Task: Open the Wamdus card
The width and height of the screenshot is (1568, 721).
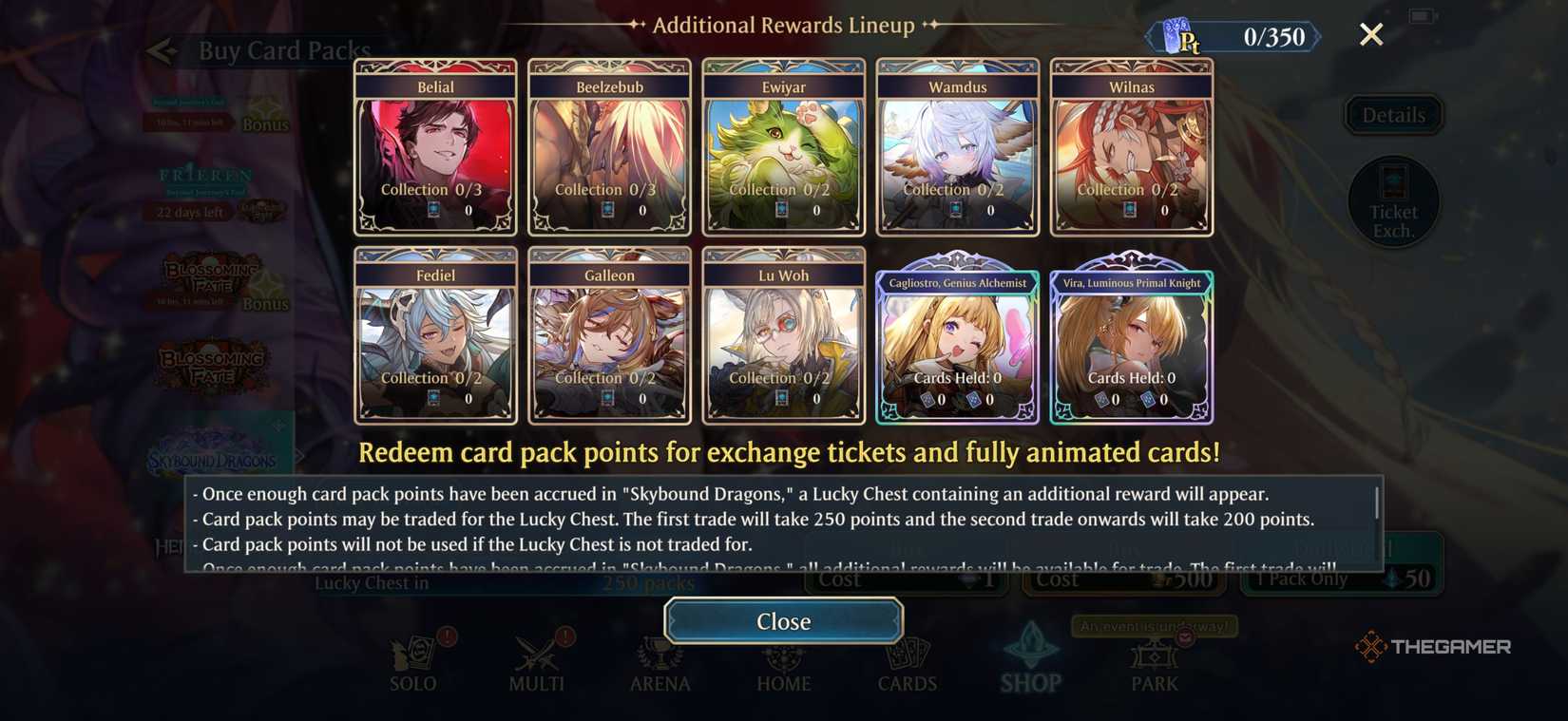Action: 957,145
